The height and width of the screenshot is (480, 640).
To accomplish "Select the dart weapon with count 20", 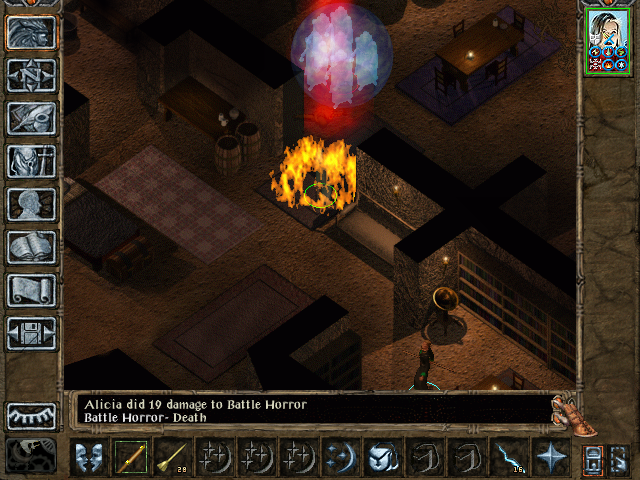I will (172, 457).
